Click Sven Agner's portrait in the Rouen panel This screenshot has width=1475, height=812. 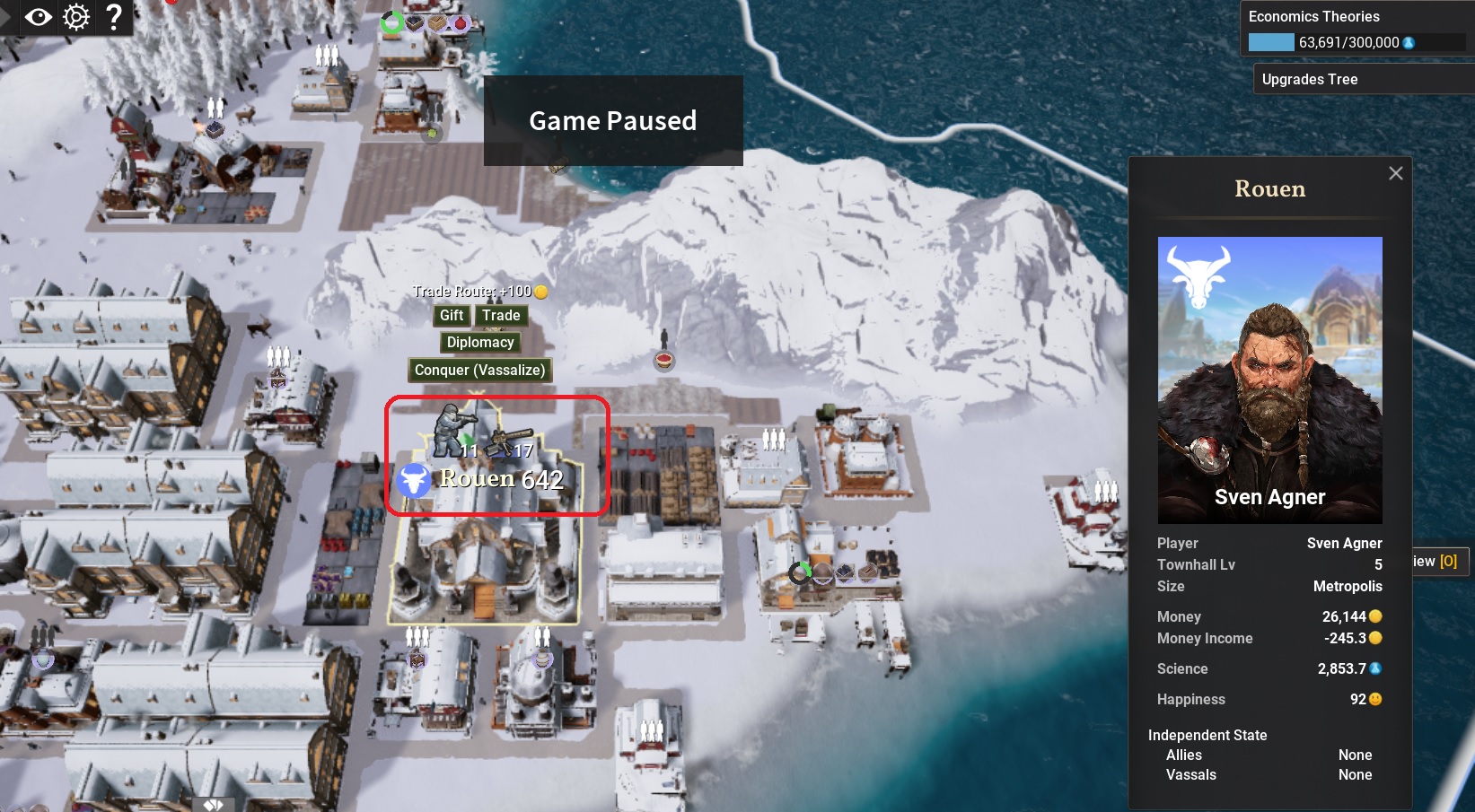click(1269, 380)
